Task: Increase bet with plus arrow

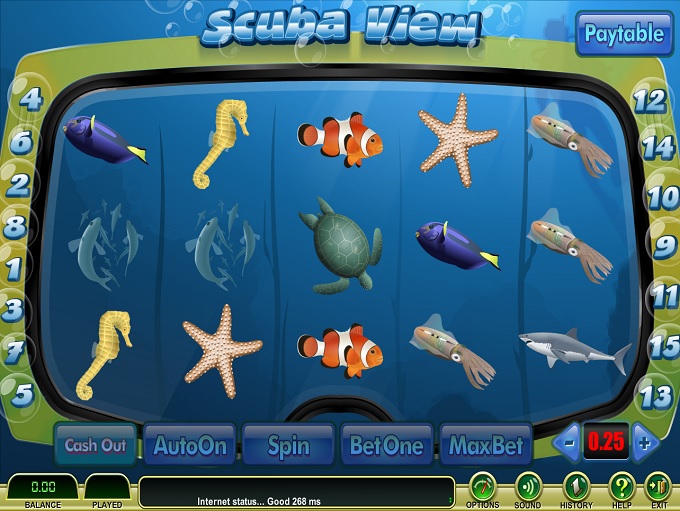Action: click(x=645, y=442)
